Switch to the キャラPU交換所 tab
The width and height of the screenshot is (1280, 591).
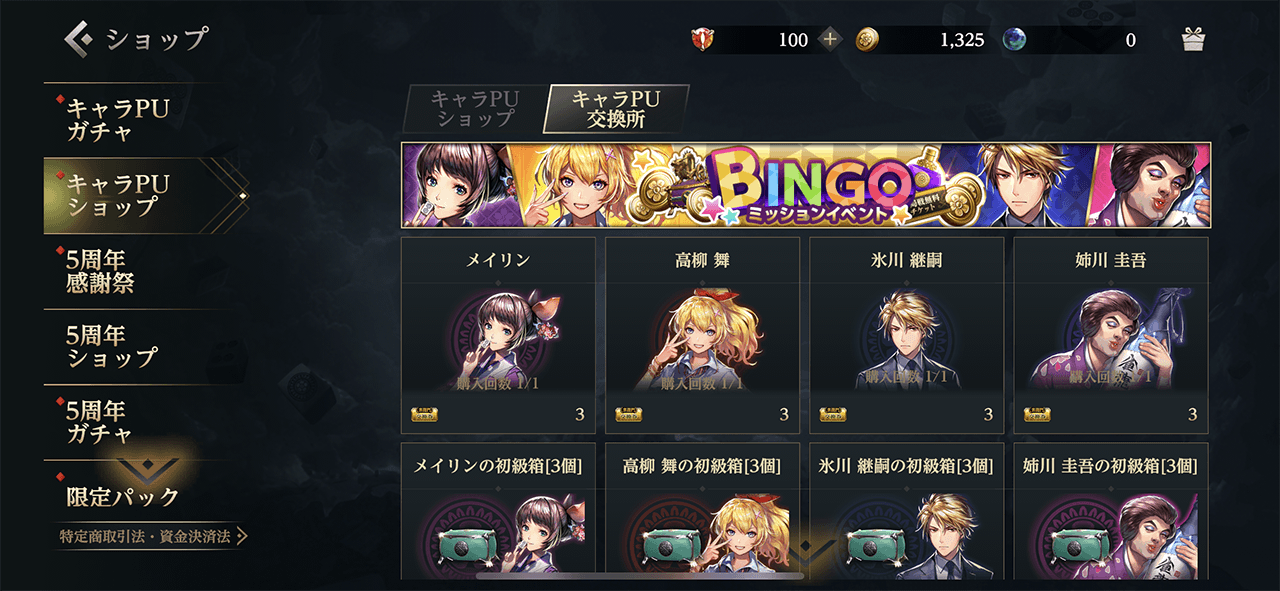pos(616,109)
